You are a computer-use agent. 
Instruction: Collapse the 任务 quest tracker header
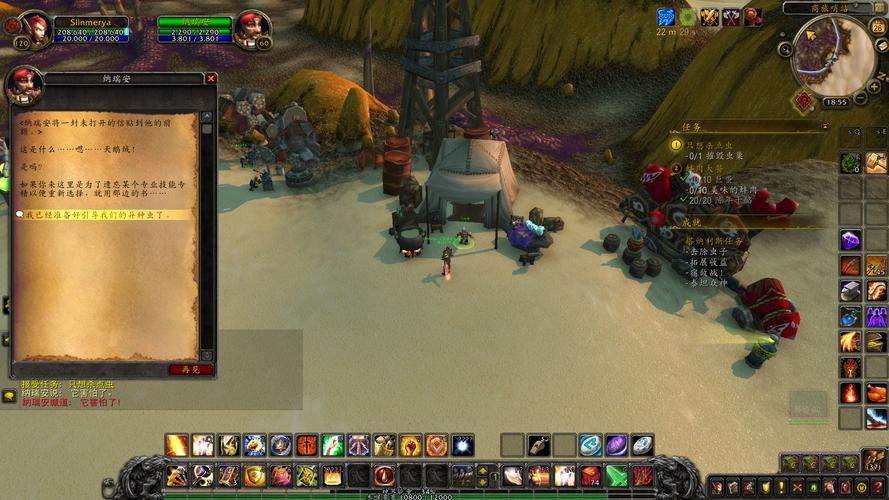[x=824, y=127]
